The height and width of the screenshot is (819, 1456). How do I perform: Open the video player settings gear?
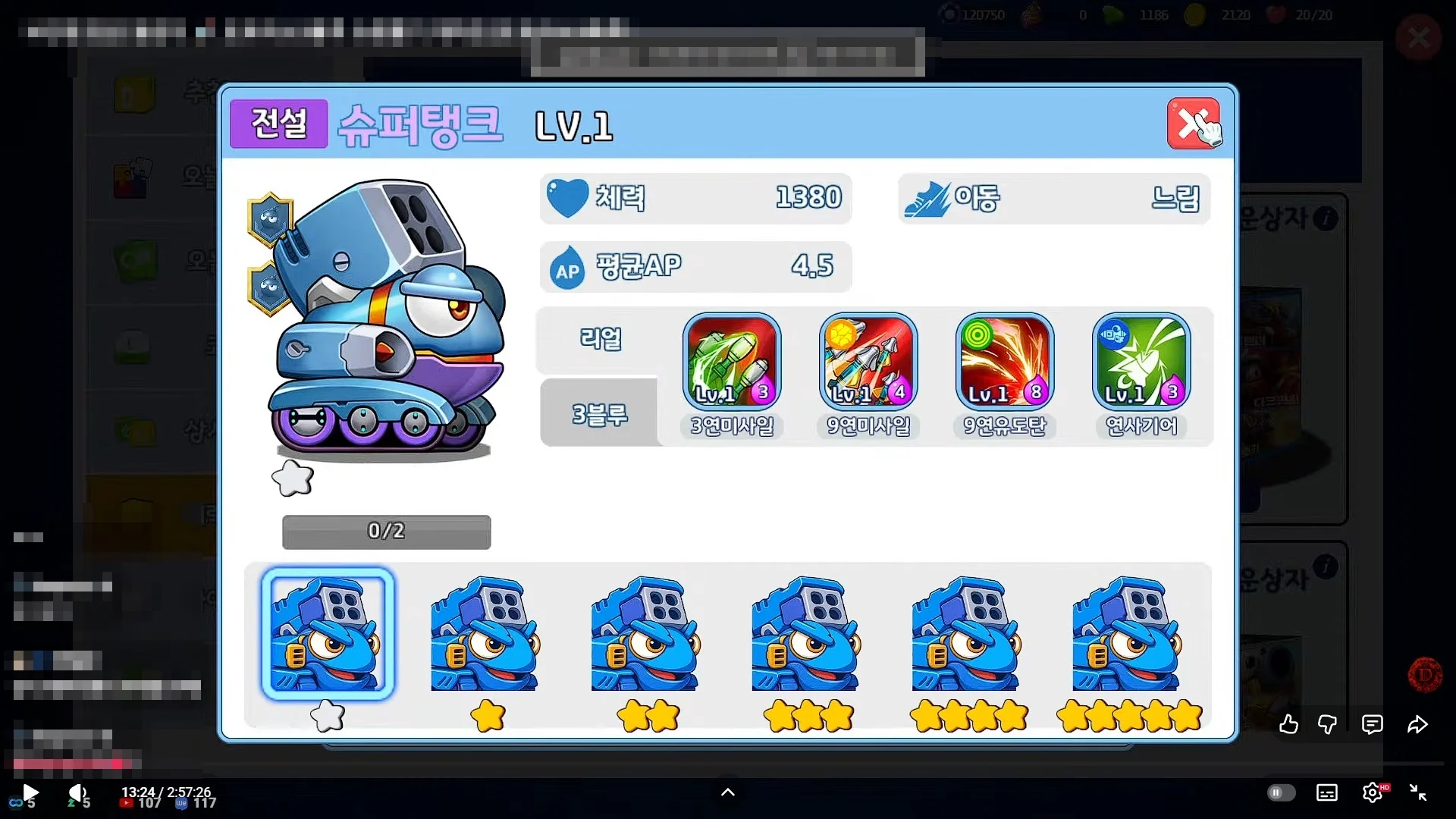(1372, 793)
